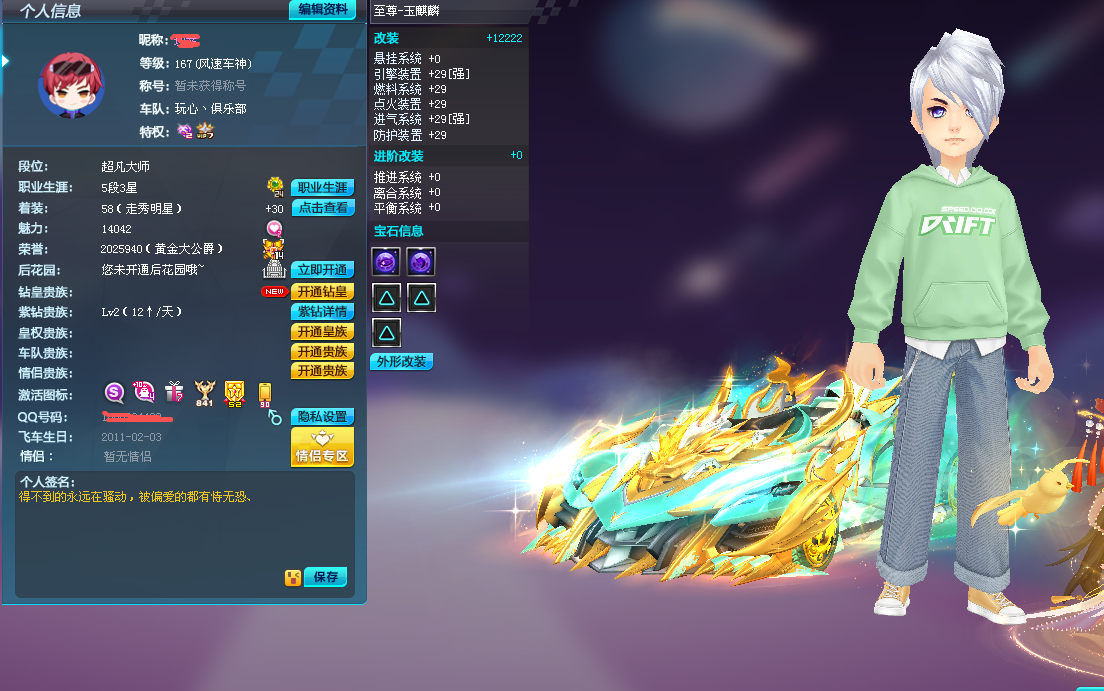
Task: Choose the 开通皇族 button
Action: (322, 332)
